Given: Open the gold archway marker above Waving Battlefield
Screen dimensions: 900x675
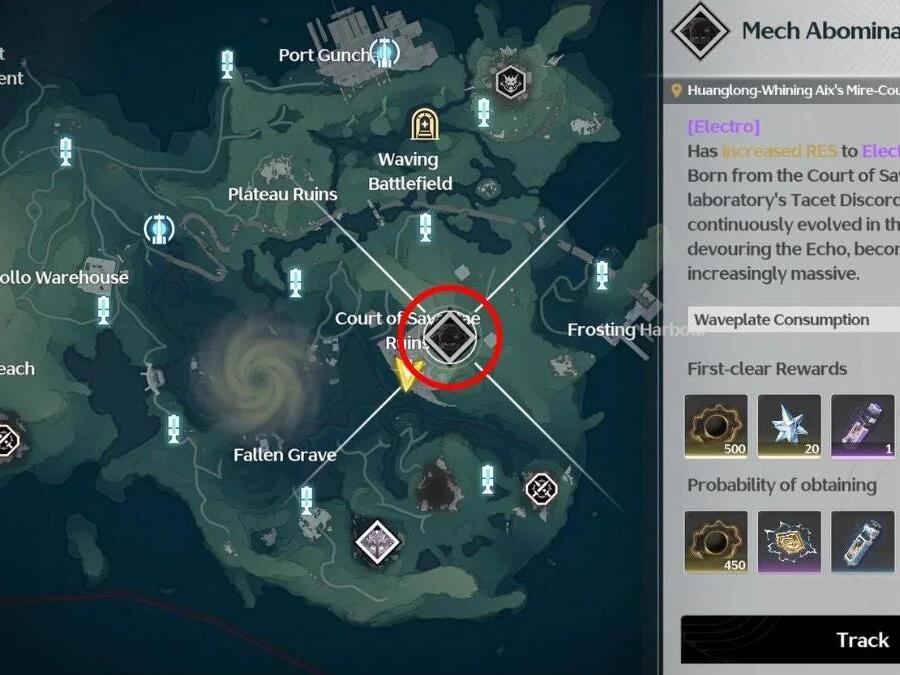Looking at the screenshot, I should pos(425,124).
